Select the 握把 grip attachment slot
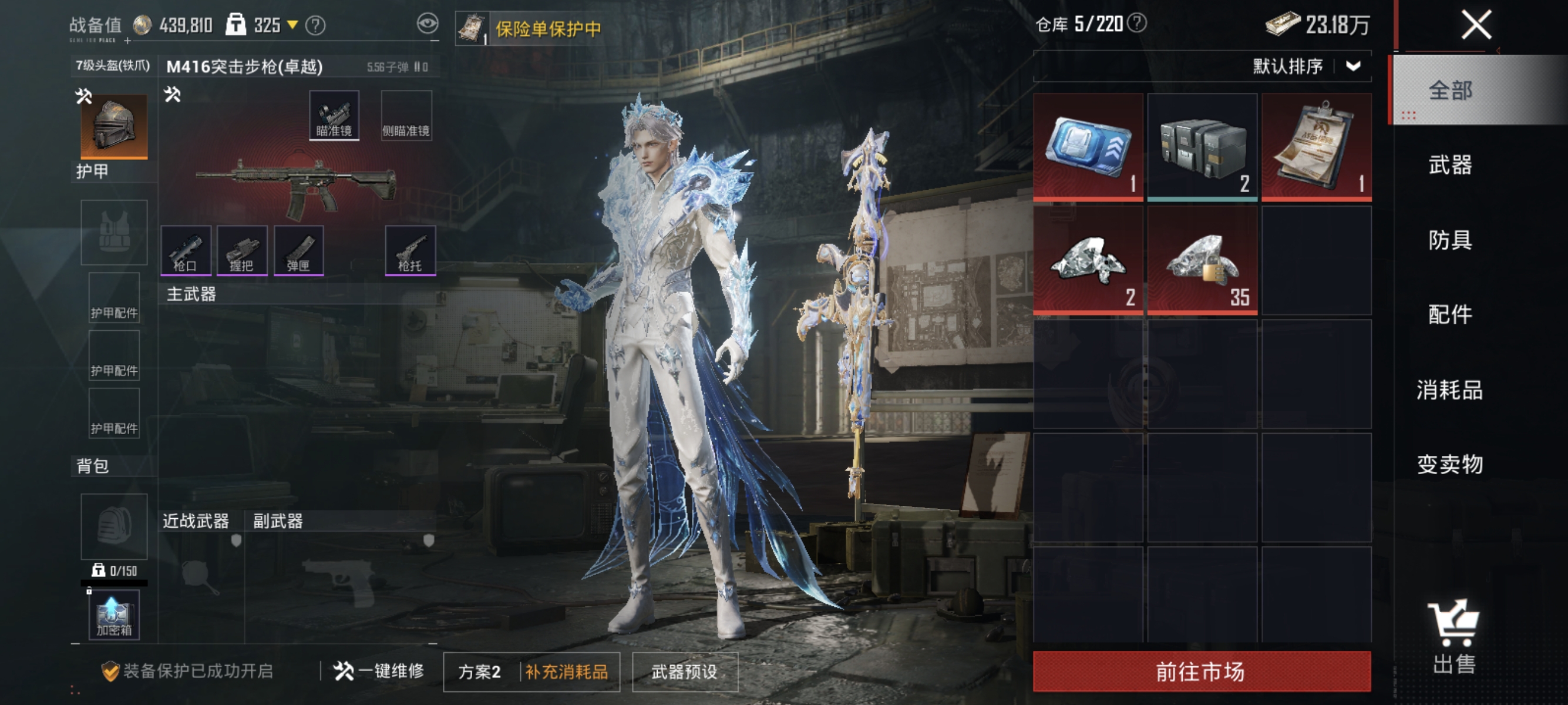This screenshot has height=705, width=1568. point(243,251)
